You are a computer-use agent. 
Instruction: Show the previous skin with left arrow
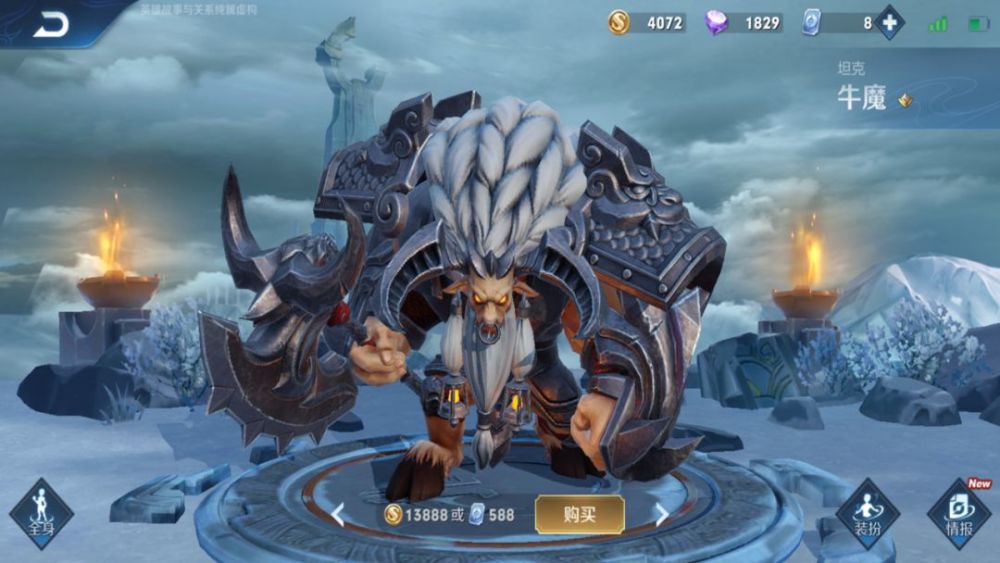(x=338, y=515)
